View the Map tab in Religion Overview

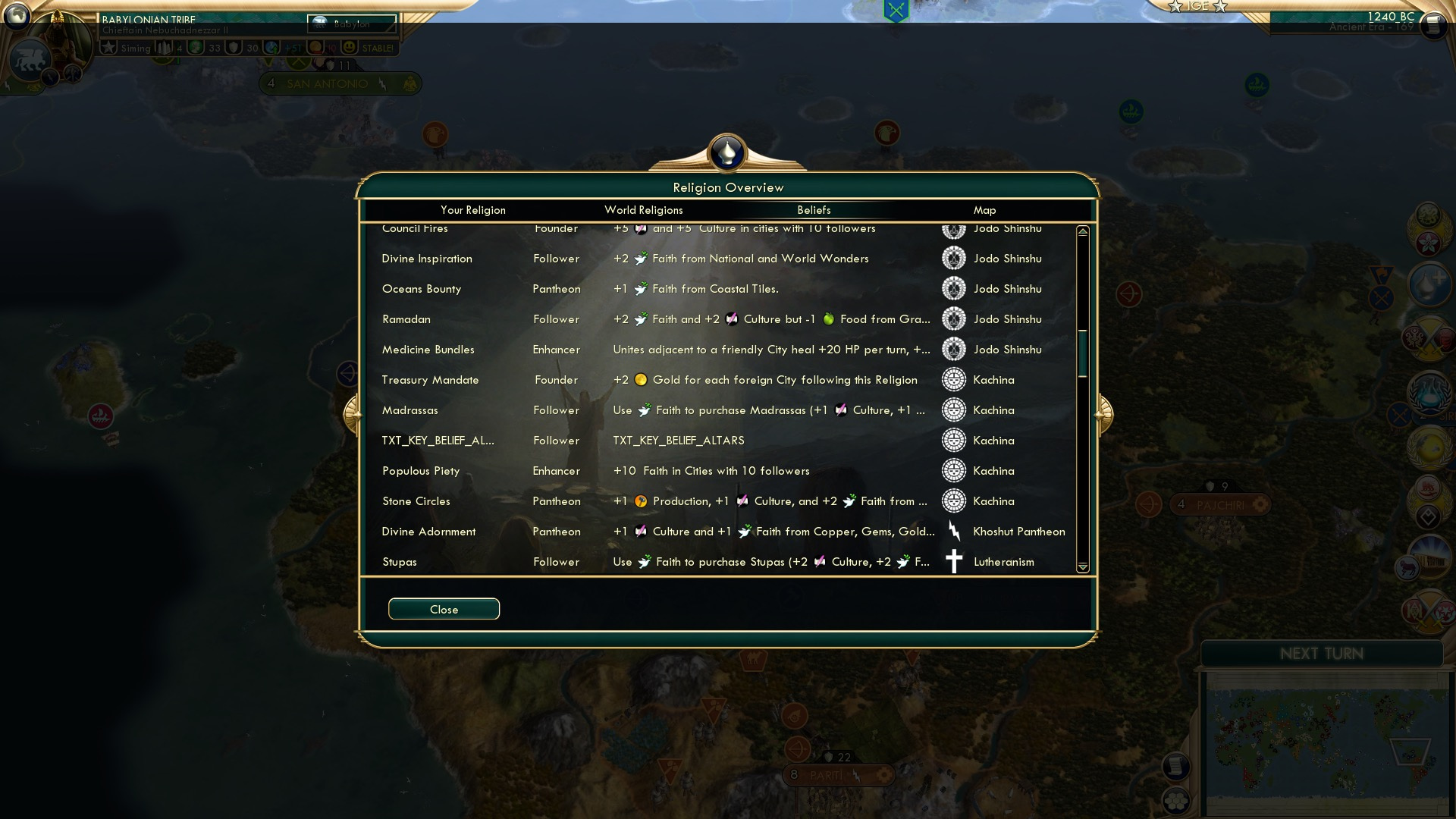click(984, 210)
